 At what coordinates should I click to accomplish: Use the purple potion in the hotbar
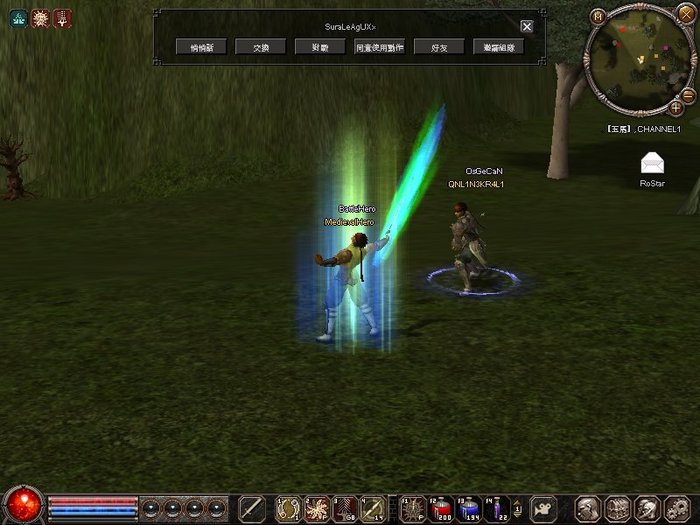tap(497, 509)
